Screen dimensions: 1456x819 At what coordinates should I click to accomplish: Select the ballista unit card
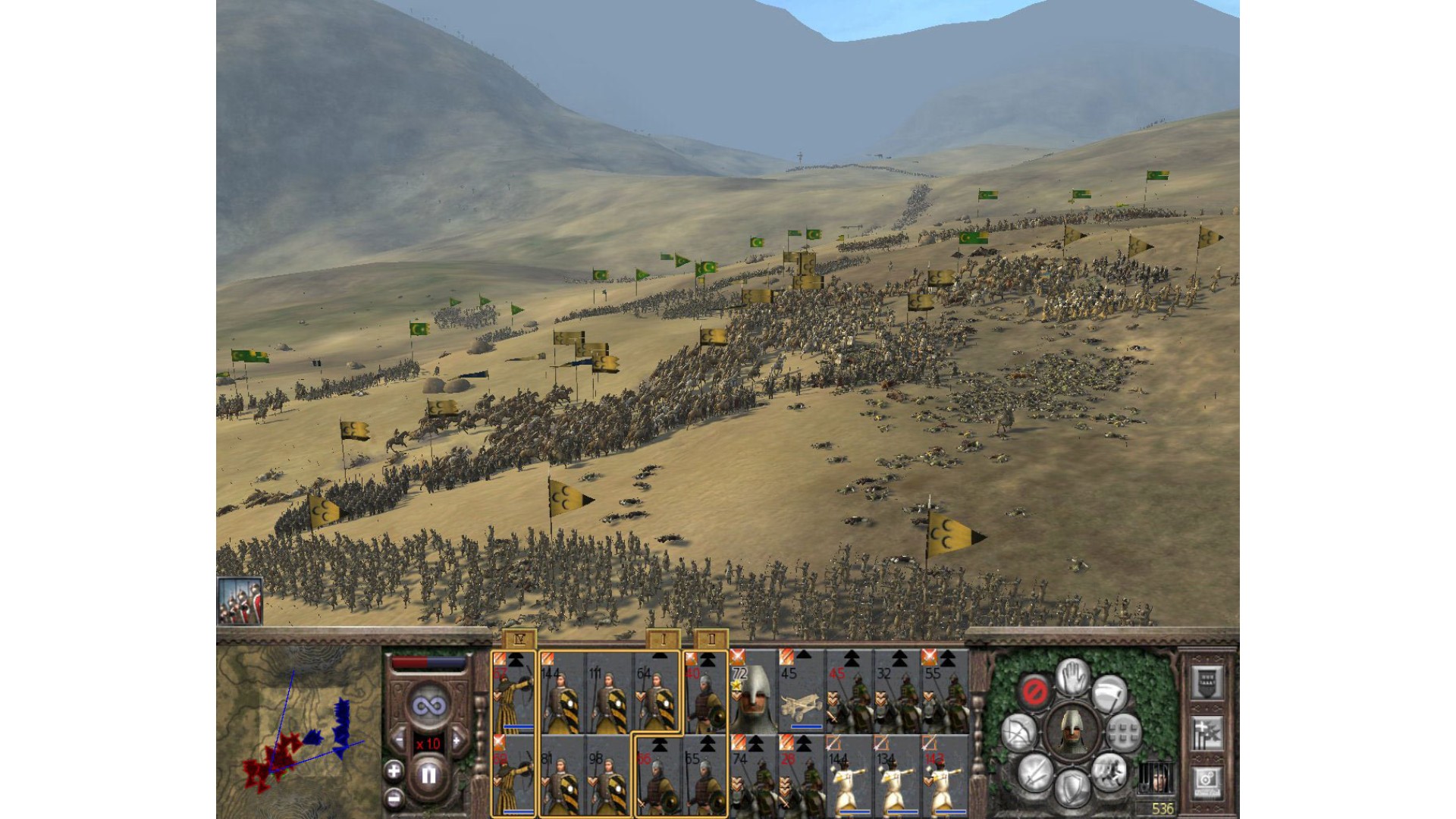click(x=802, y=692)
